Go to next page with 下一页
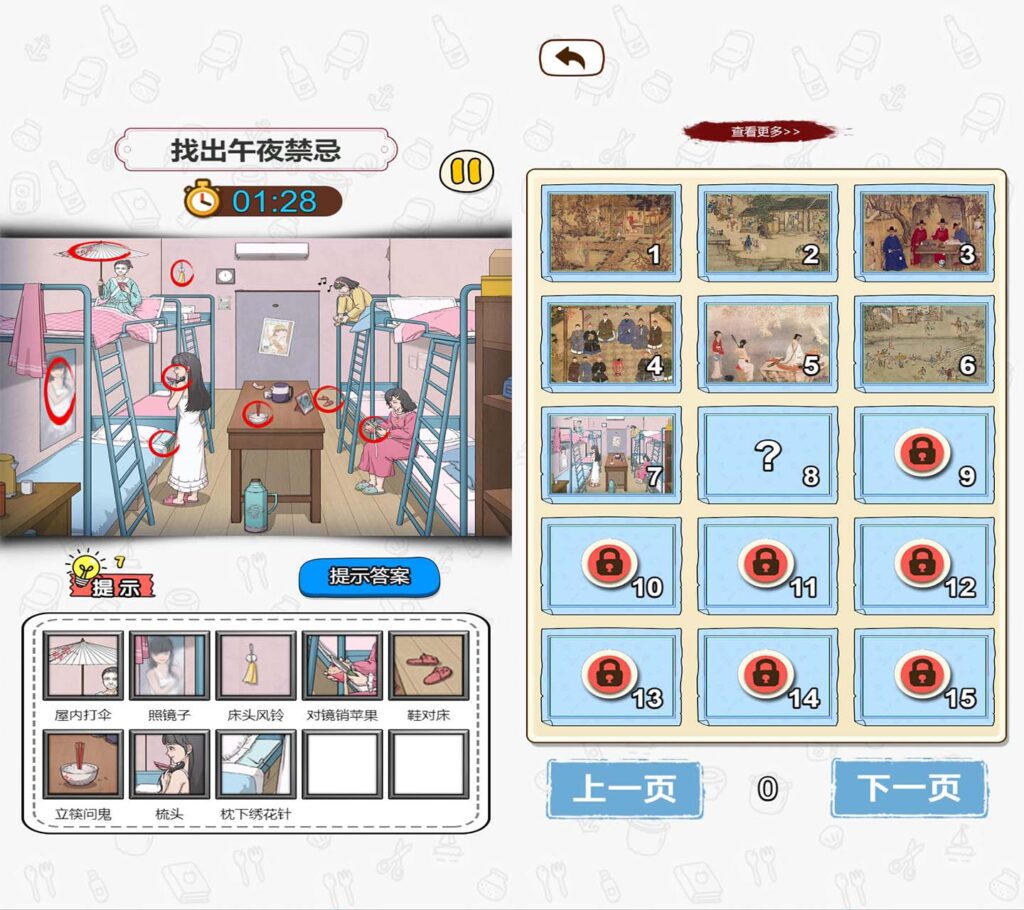 908,788
